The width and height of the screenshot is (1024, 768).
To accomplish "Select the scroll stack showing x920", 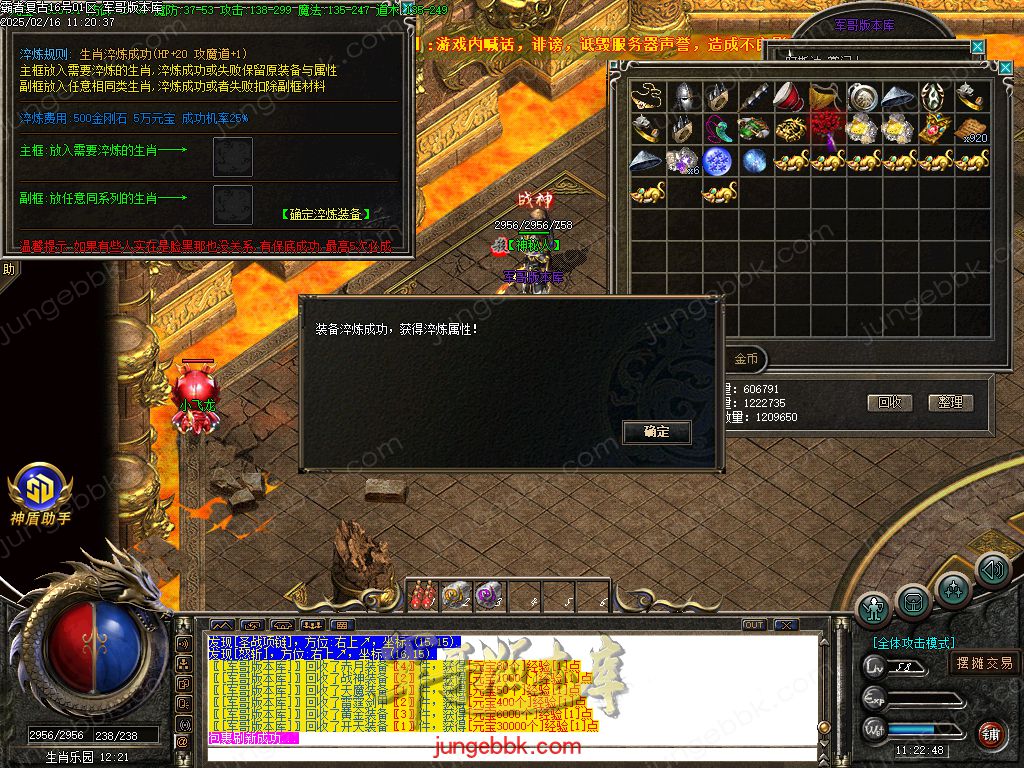I will coord(971,129).
